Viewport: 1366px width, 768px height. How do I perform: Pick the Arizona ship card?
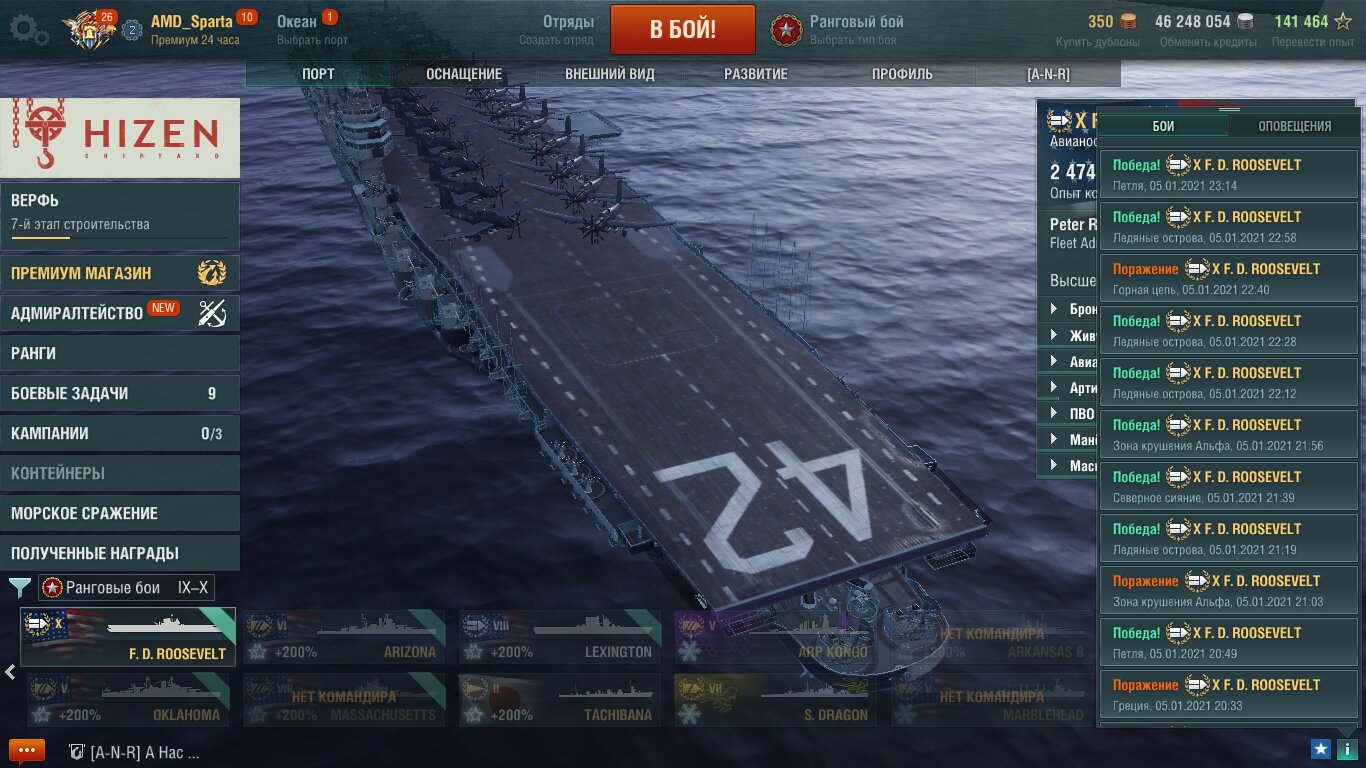pos(344,637)
